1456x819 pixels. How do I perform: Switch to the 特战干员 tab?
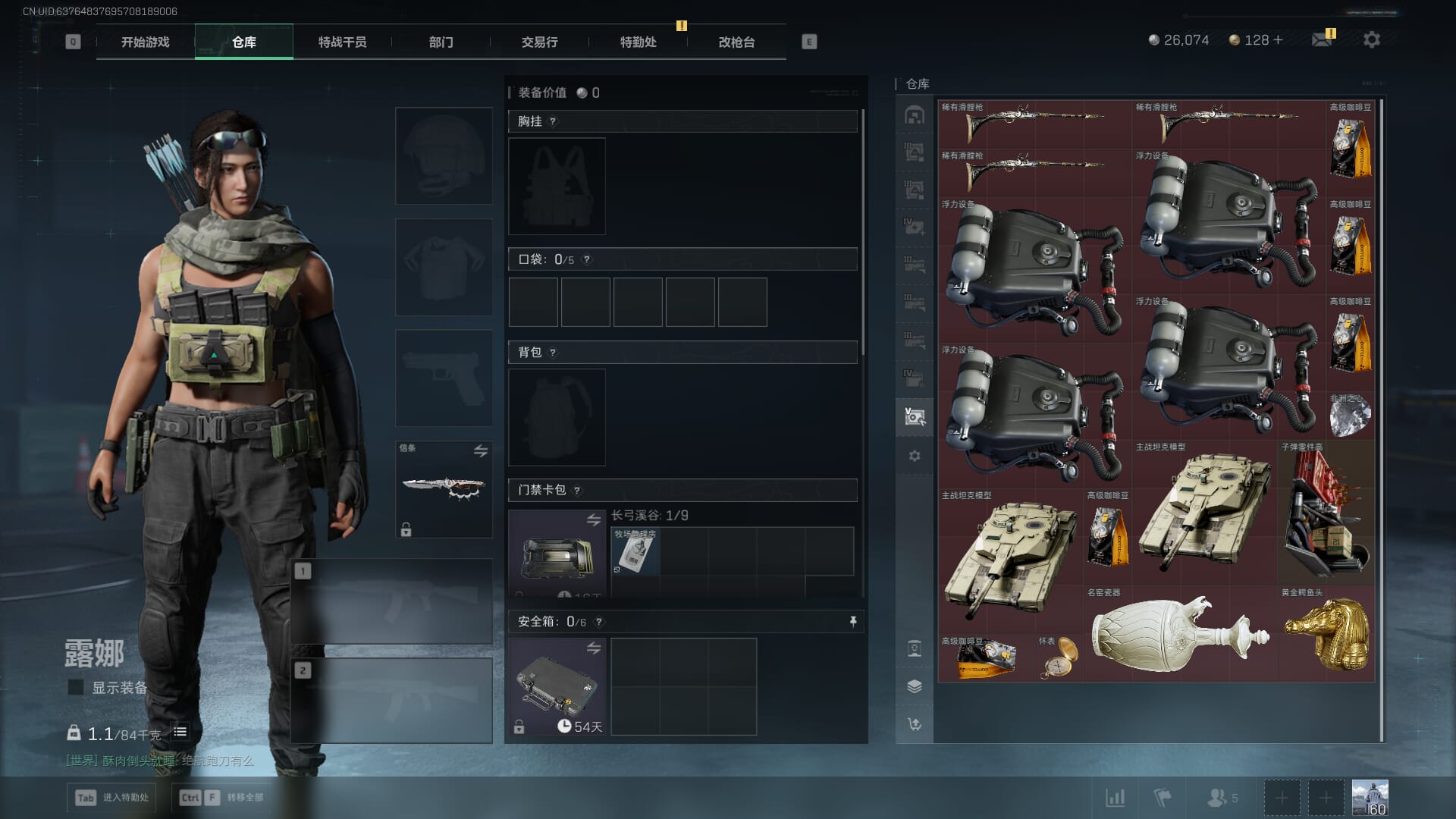(x=342, y=42)
